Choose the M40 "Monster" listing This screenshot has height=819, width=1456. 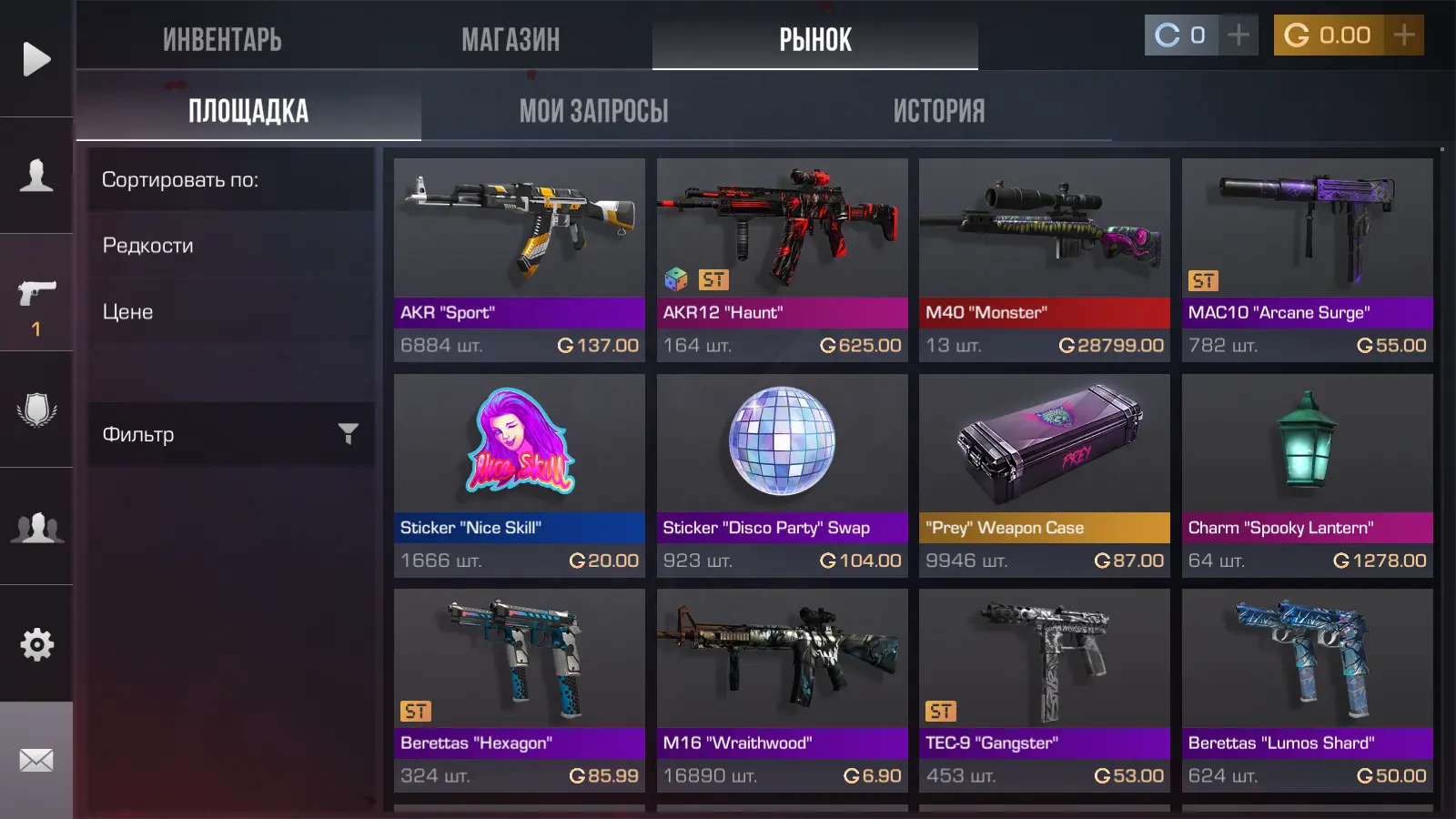(x=1044, y=259)
